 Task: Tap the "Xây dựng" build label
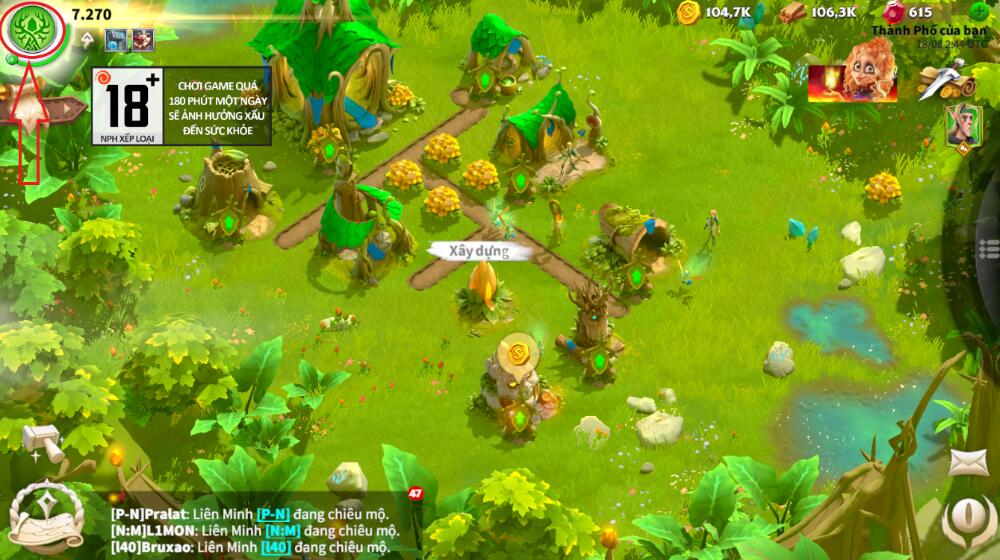pyautogui.click(x=478, y=251)
